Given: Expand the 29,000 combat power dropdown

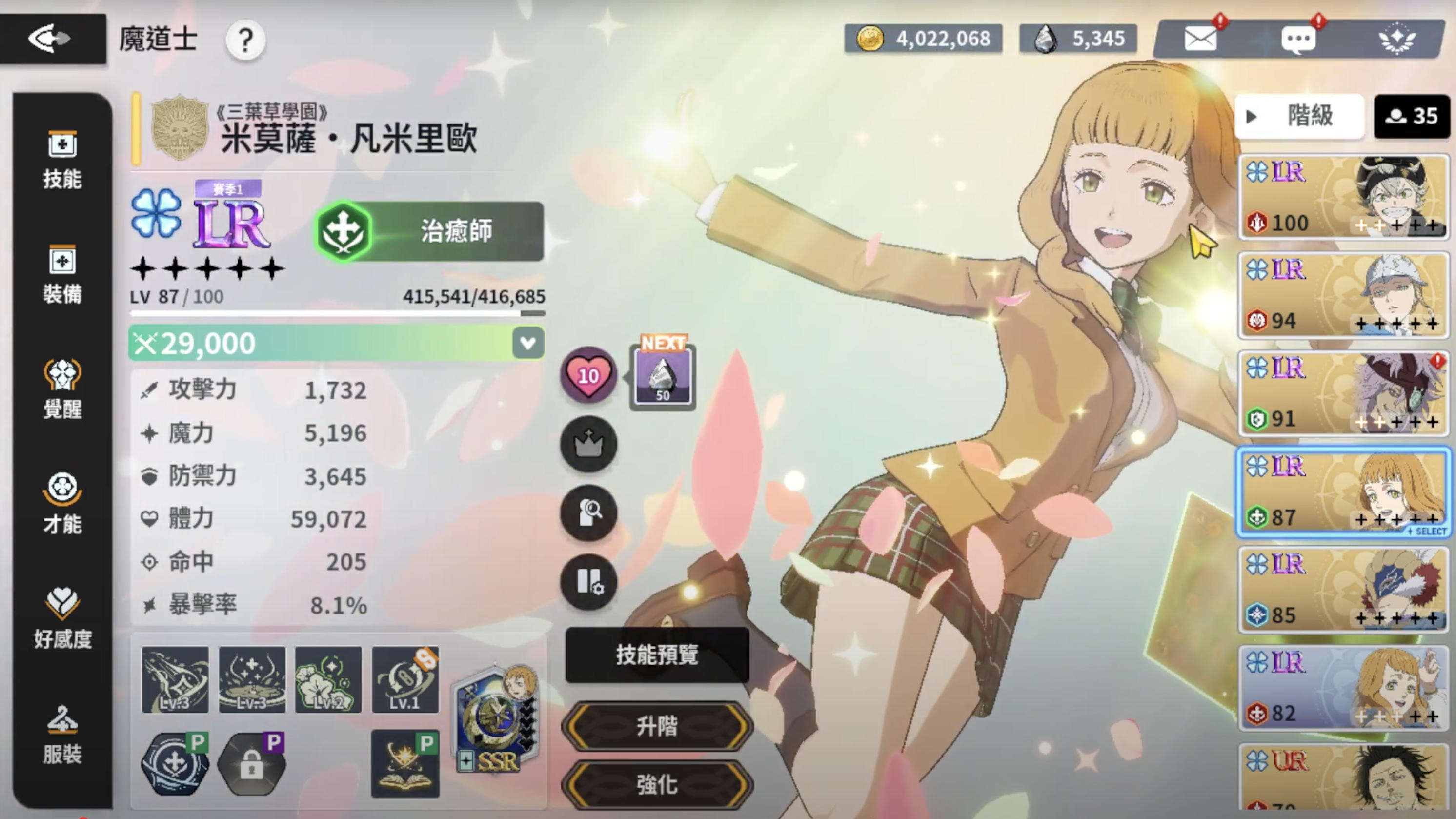Looking at the screenshot, I should (x=528, y=343).
